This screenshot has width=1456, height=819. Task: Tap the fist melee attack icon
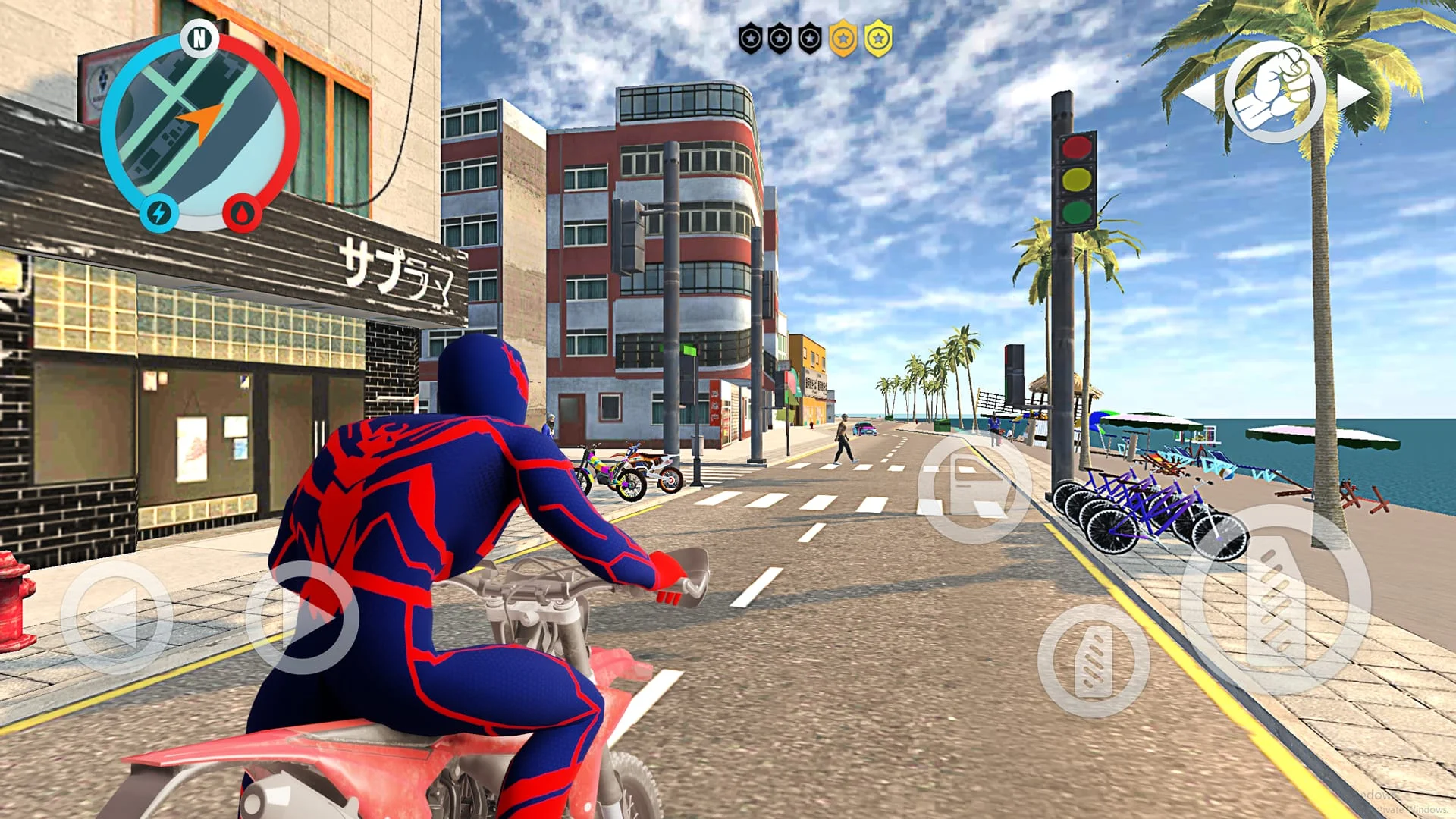click(1276, 93)
